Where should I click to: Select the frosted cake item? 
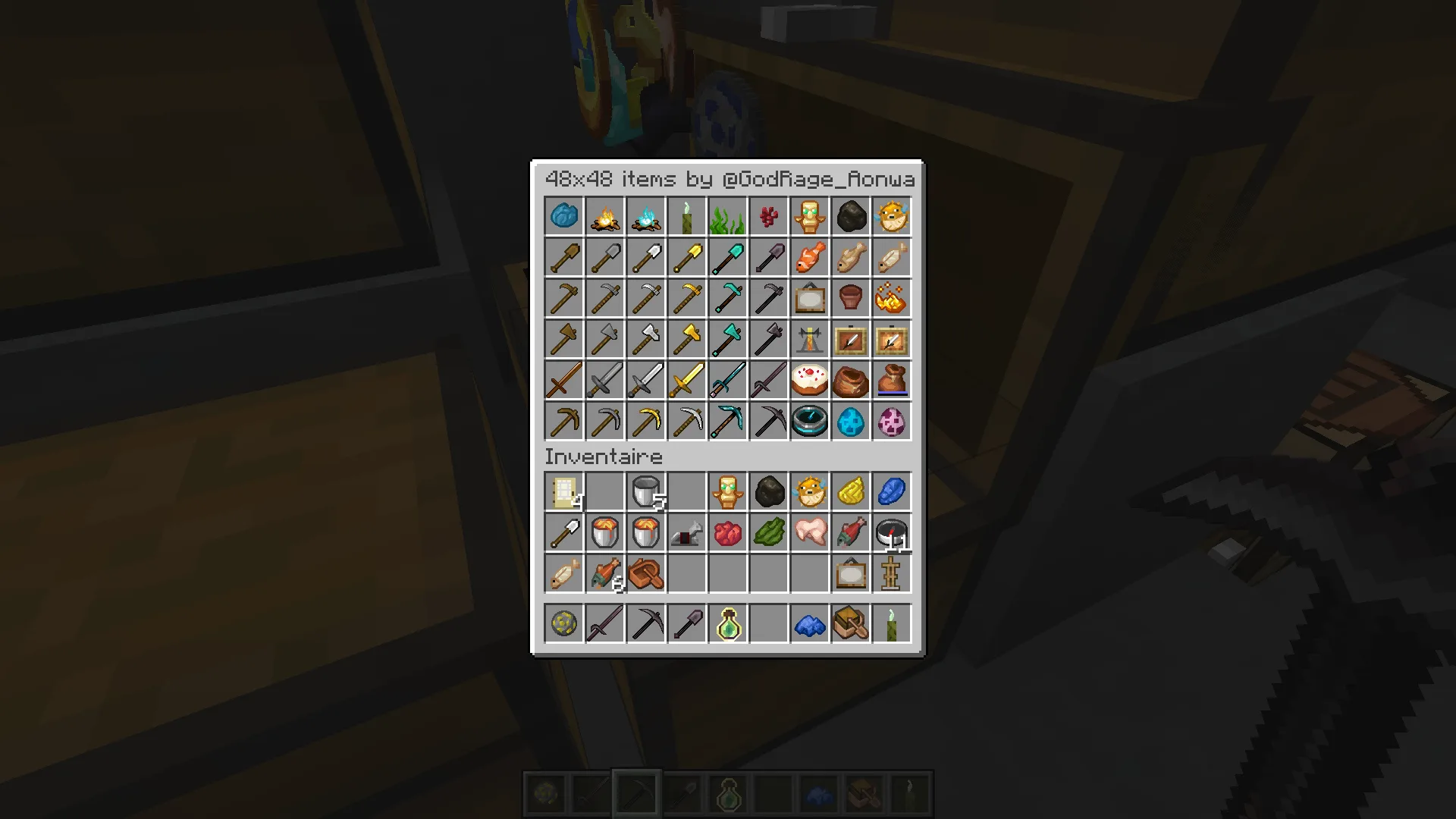click(809, 380)
